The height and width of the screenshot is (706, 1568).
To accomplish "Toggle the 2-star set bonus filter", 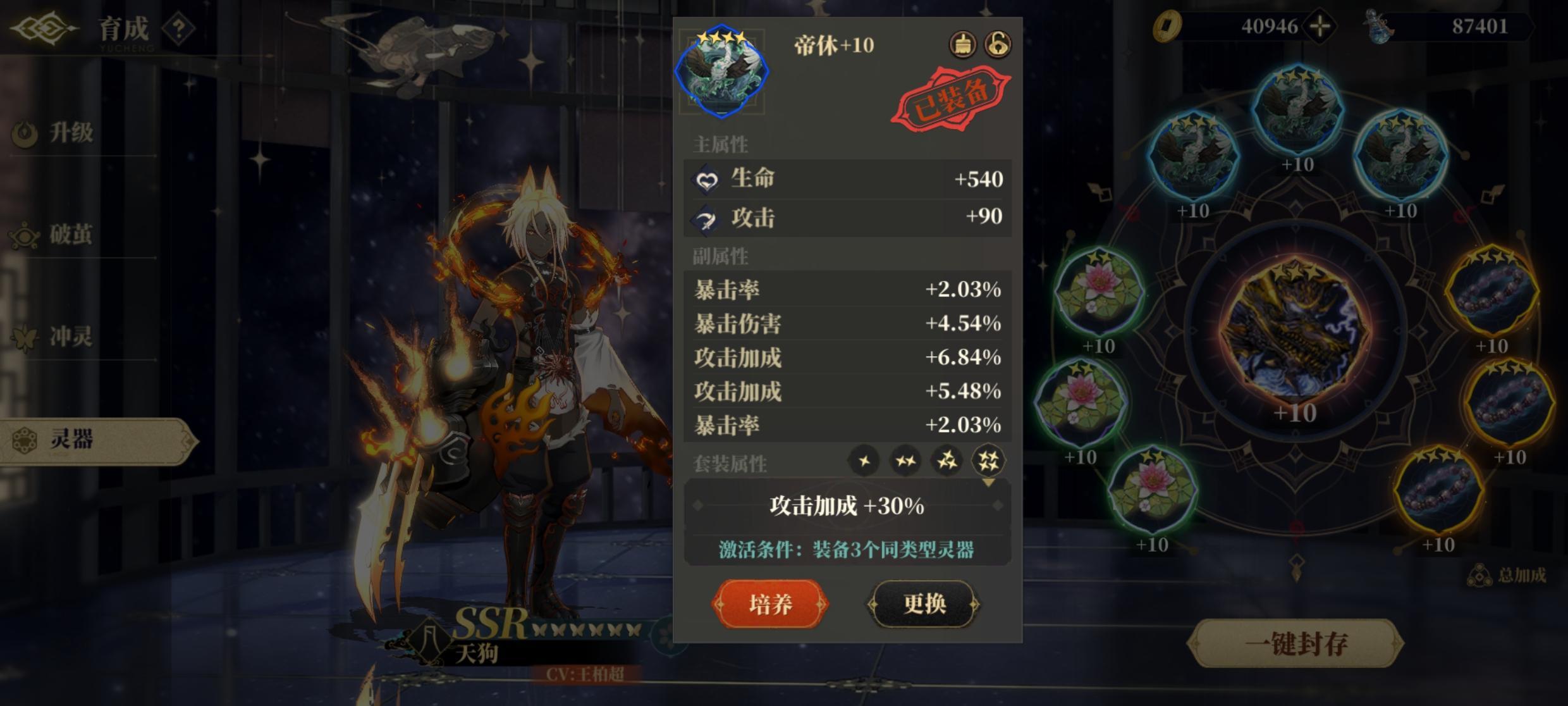I will point(906,461).
